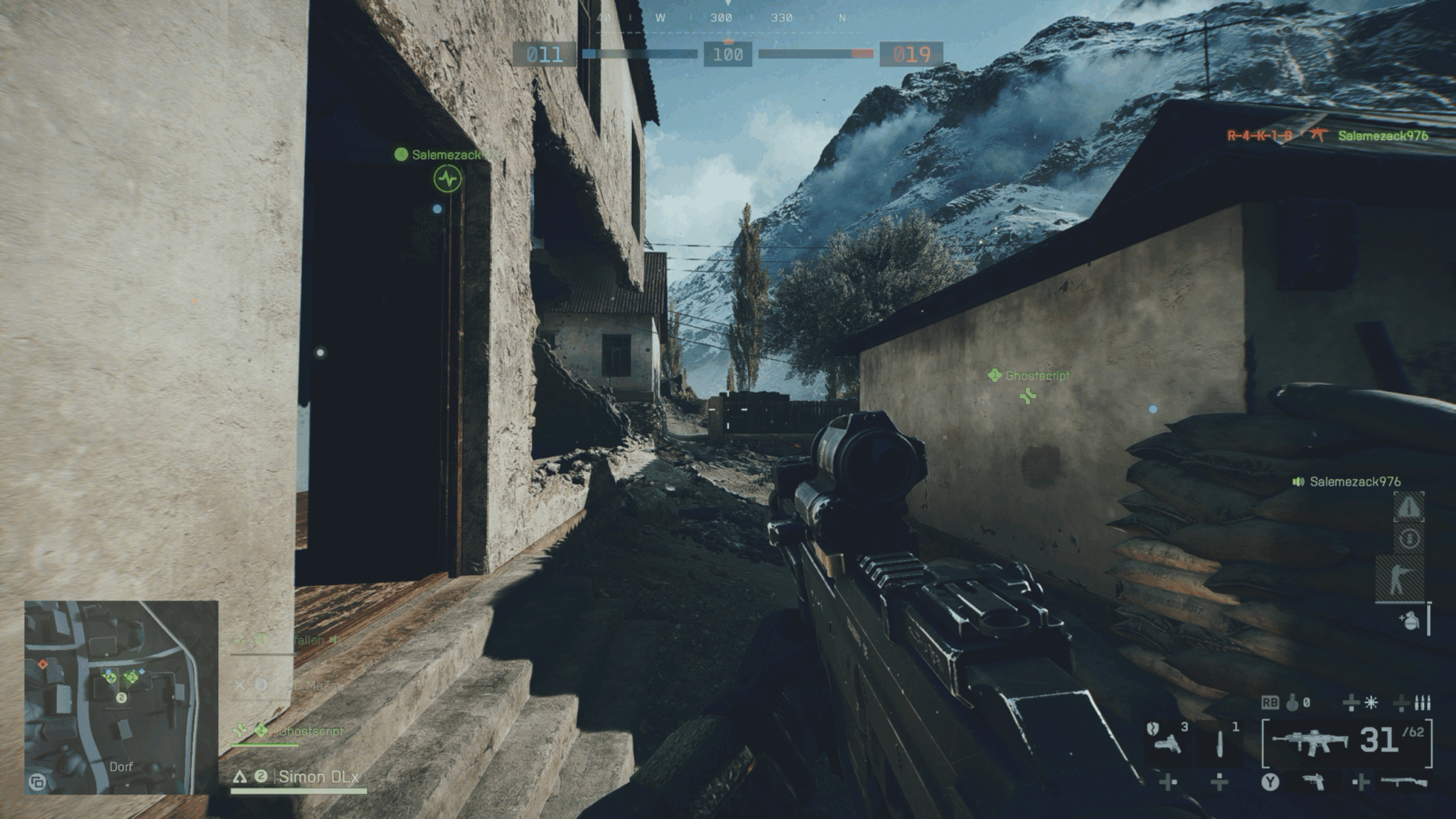This screenshot has width=1456, height=819.
Task: Click the minimap size toggle icon
Action: [x=37, y=783]
